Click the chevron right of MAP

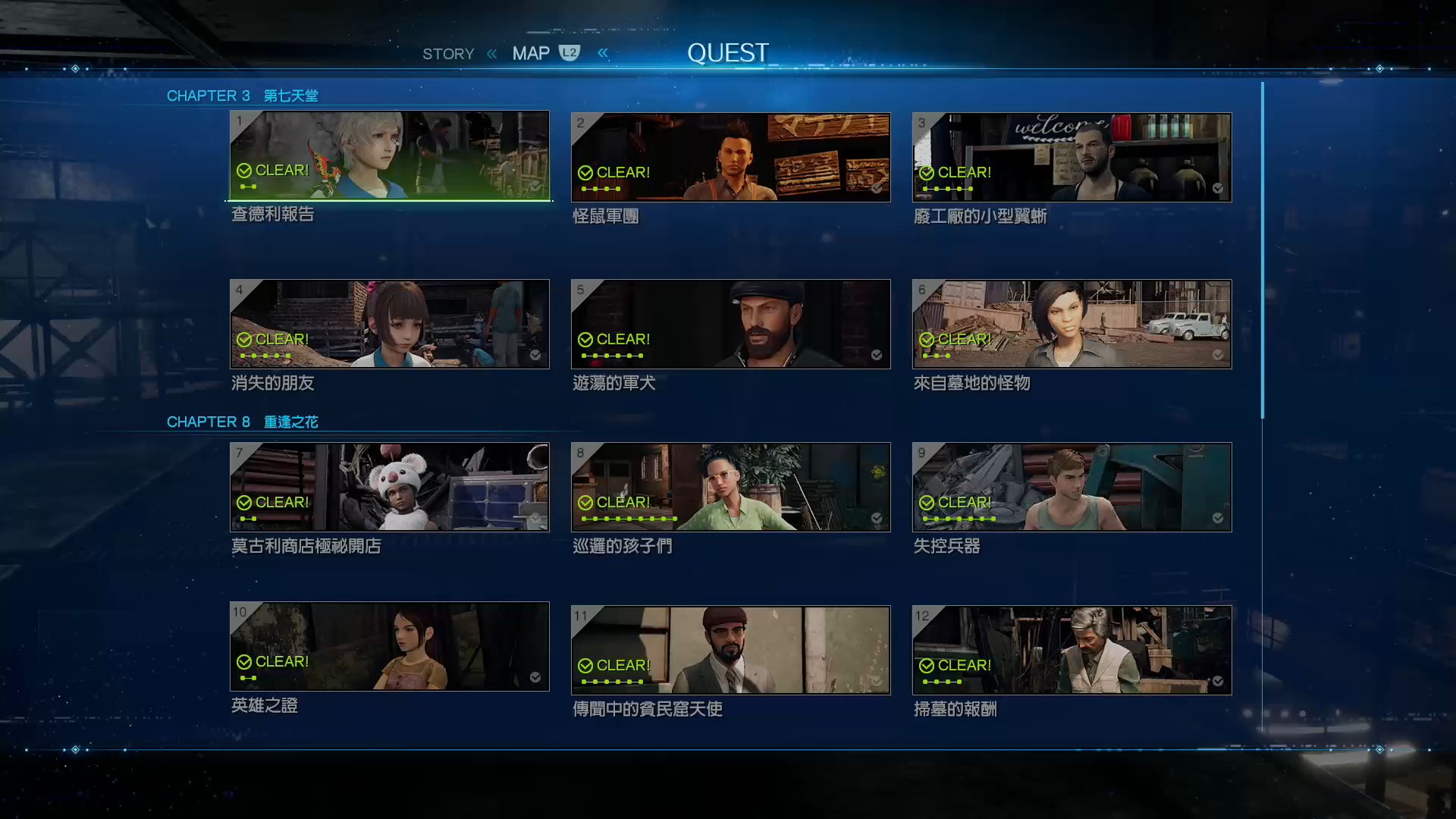click(603, 52)
